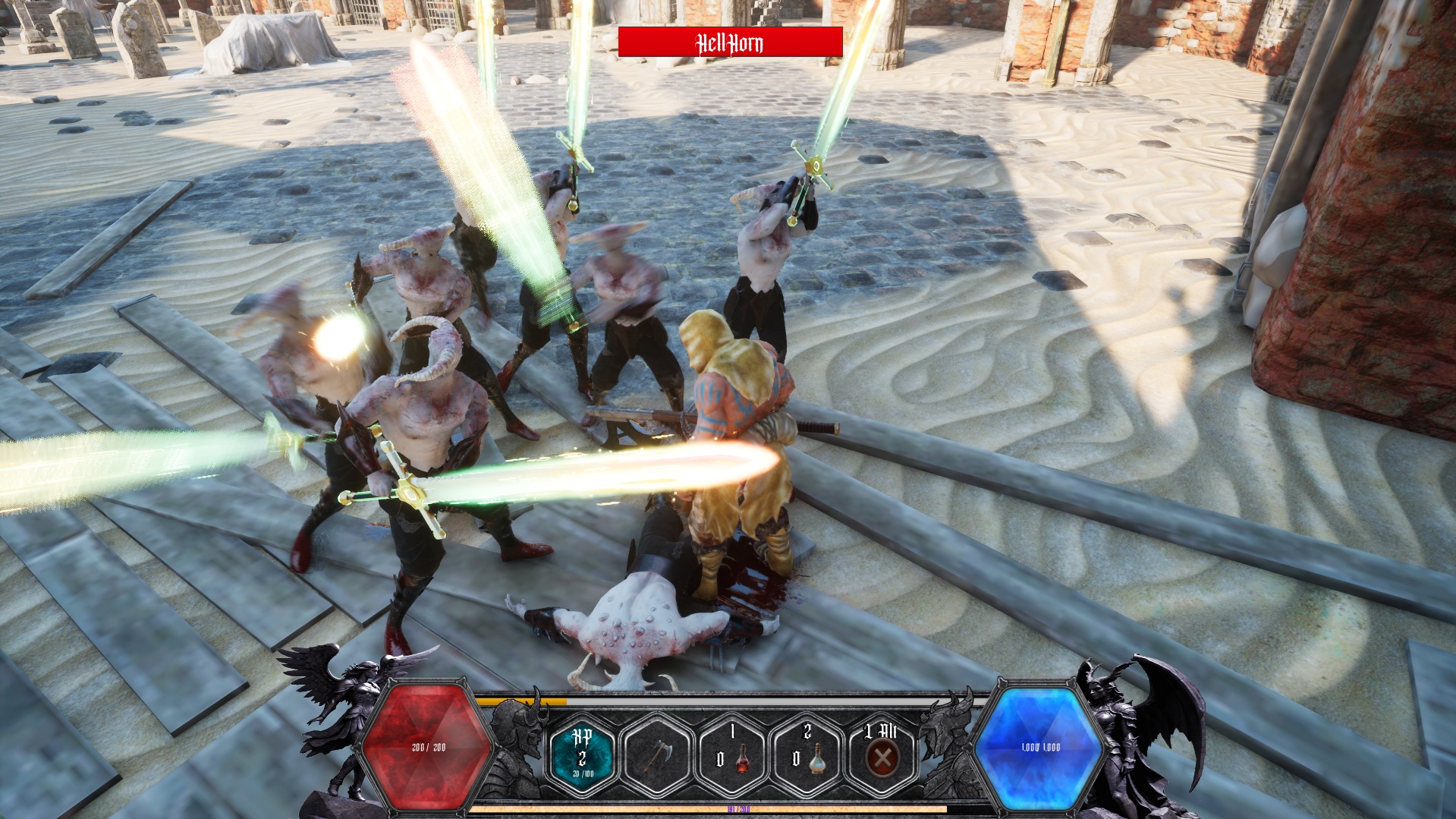This screenshot has width=1456, height=819.
Task: Select the axe weapon slot
Action: pos(657,754)
